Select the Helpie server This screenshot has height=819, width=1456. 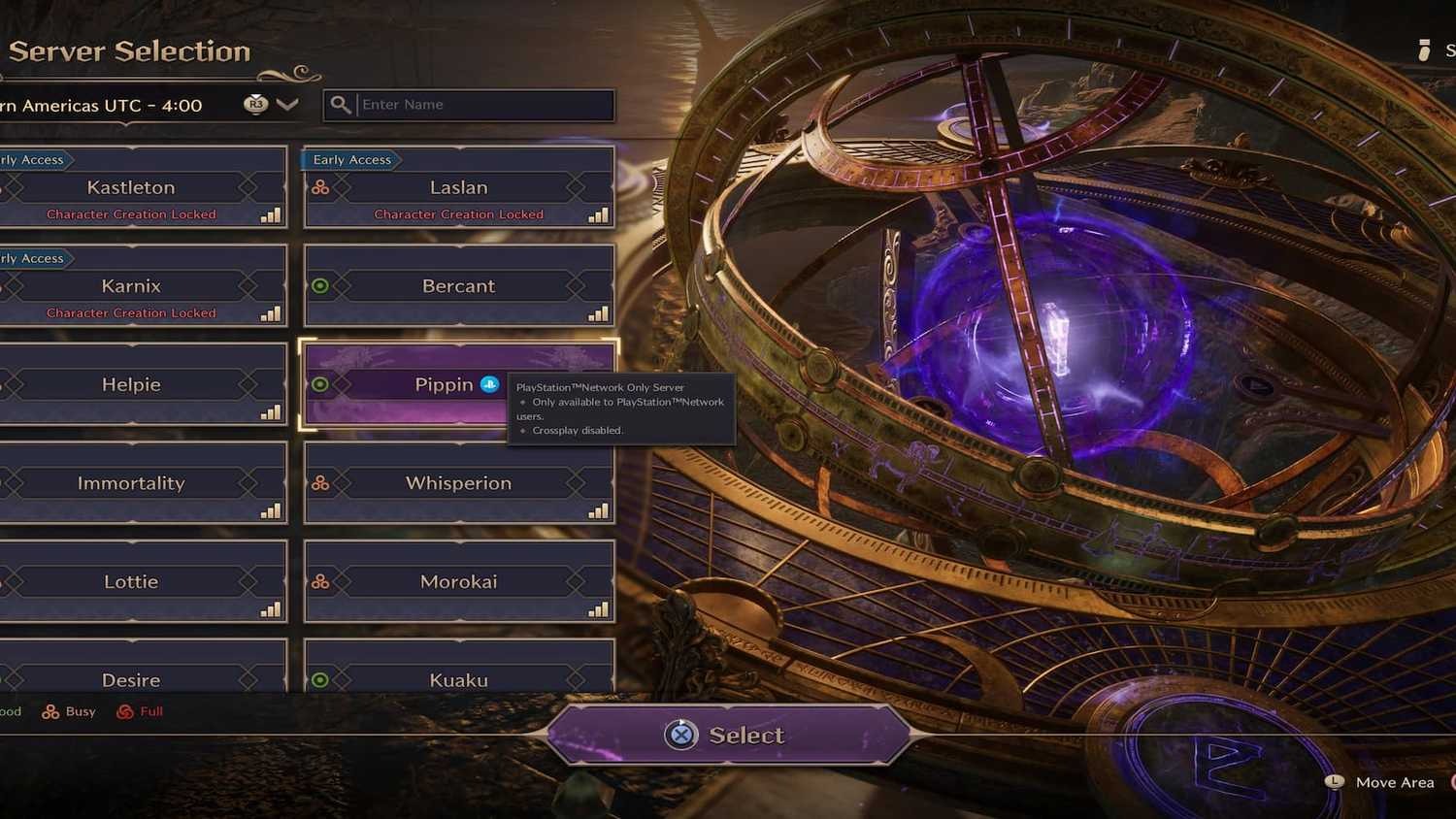point(131,384)
